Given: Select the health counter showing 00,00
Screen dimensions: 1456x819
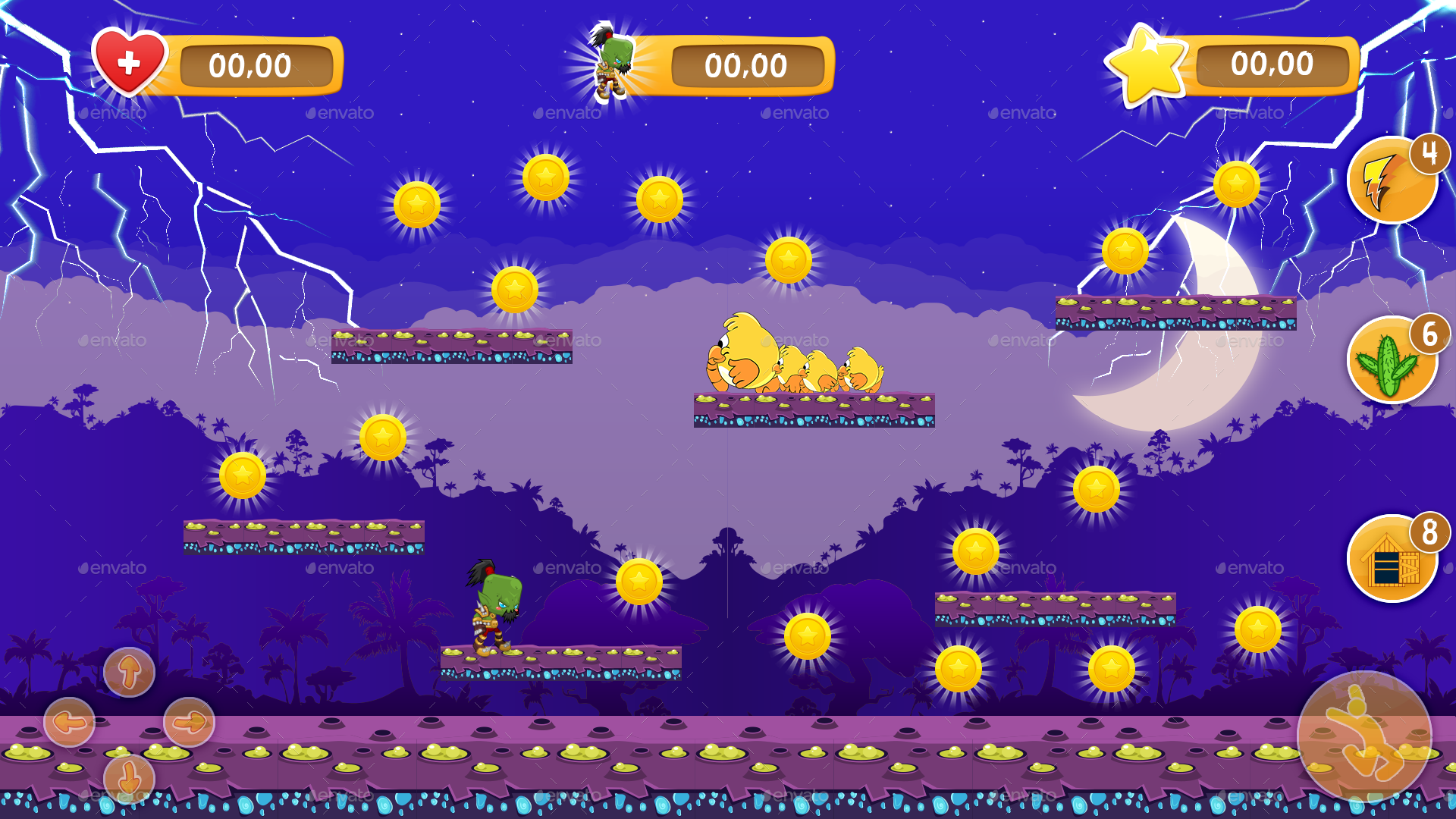Looking at the screenshot, I should 252,66.
